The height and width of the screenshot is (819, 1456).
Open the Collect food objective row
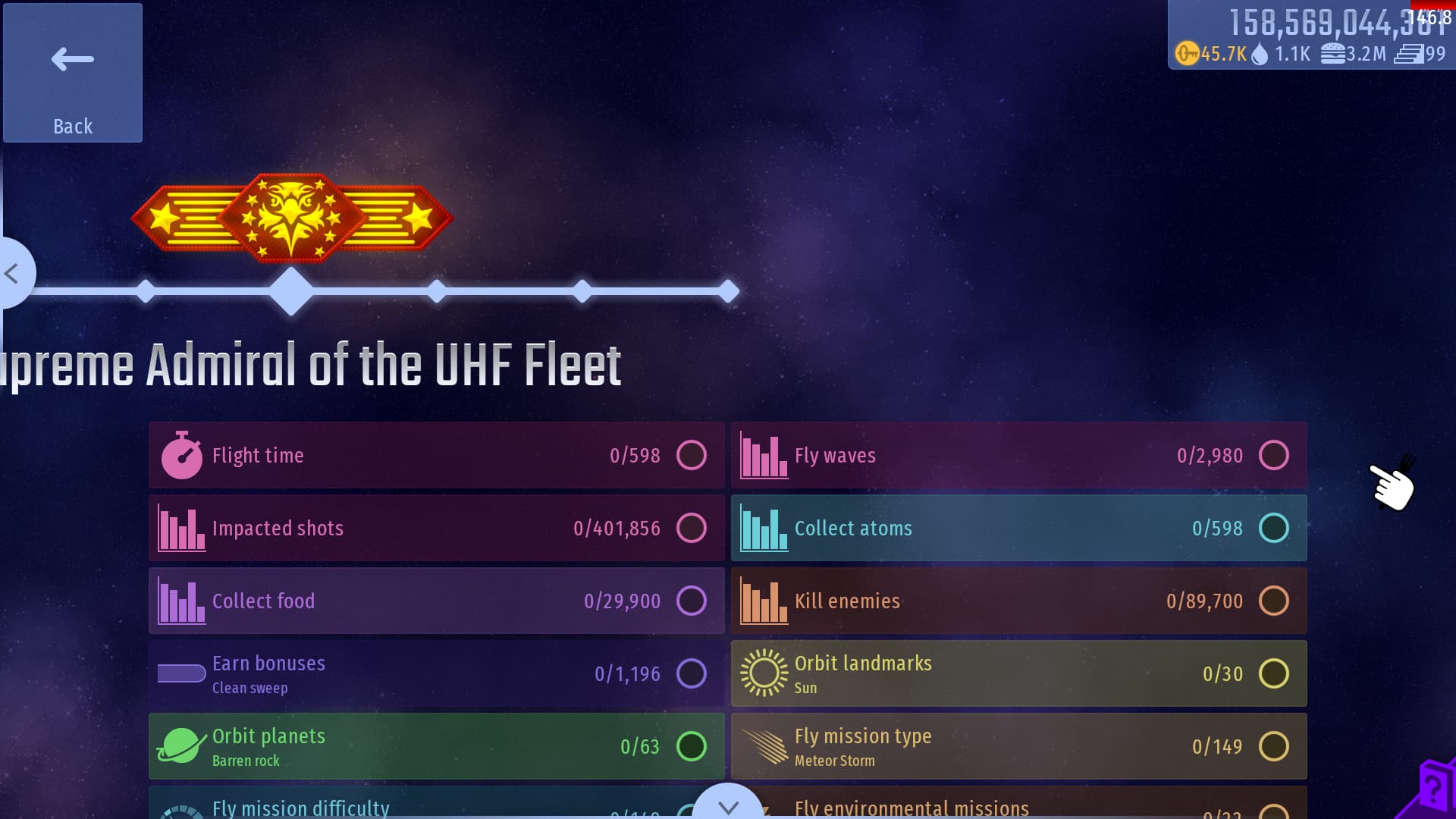tap(436, 601)
